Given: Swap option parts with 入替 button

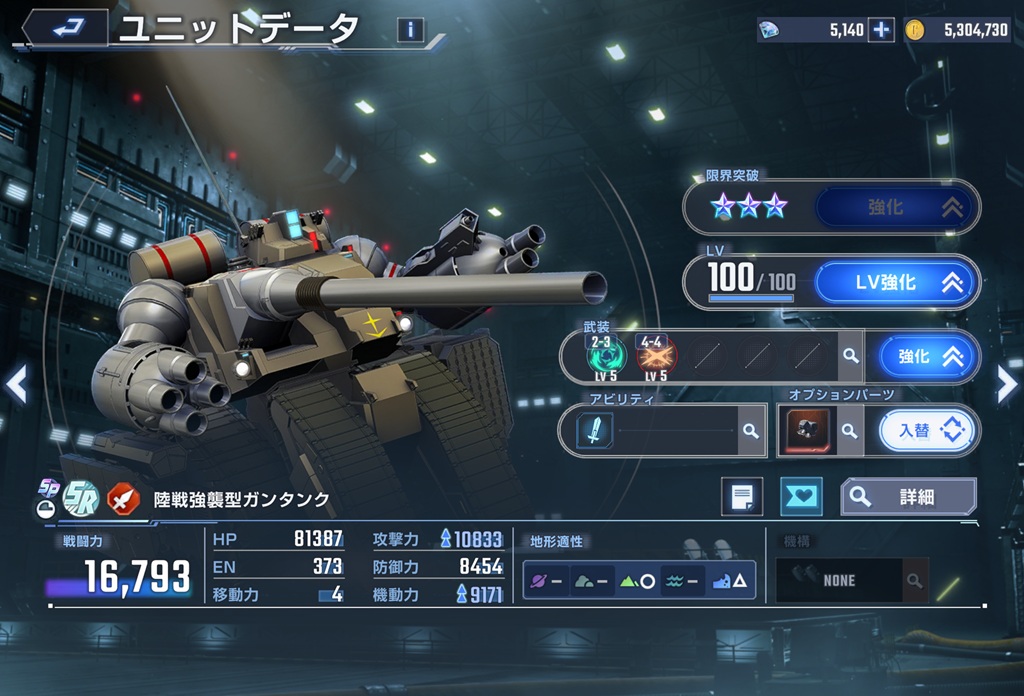Looking at the screenshot, I should [928, 431].
